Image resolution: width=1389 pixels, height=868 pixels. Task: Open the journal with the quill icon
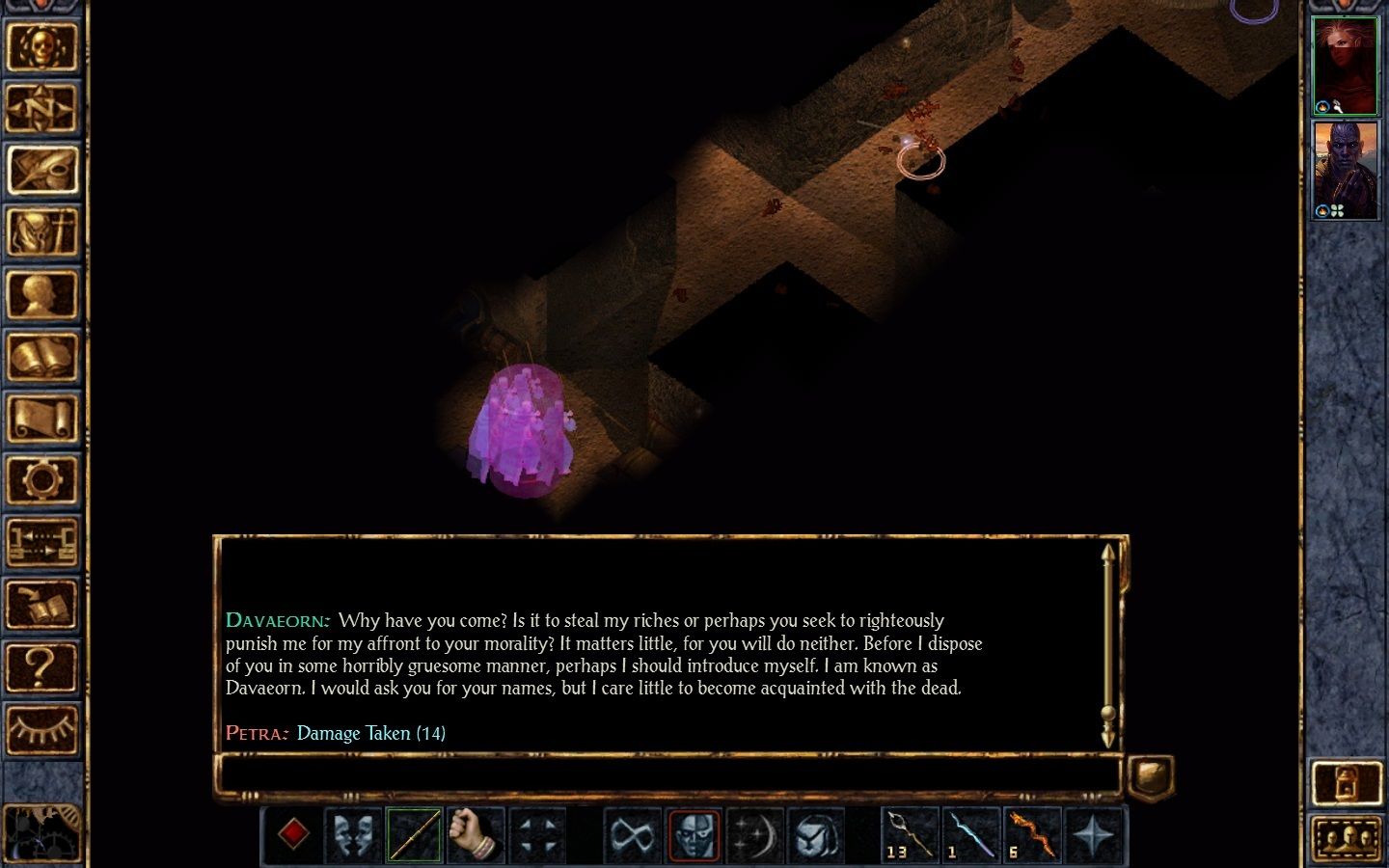click(41, 170)
